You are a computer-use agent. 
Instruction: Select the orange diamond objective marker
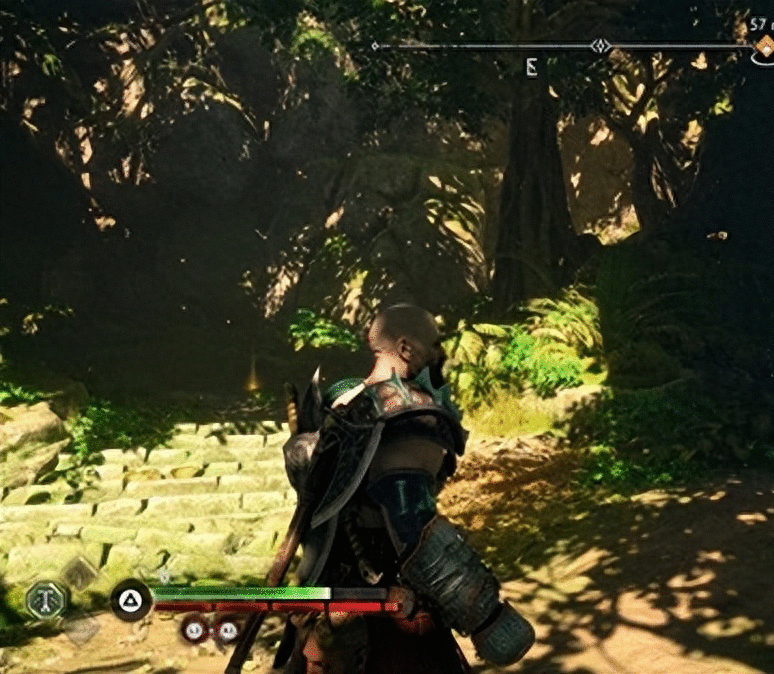click(764, 46)
